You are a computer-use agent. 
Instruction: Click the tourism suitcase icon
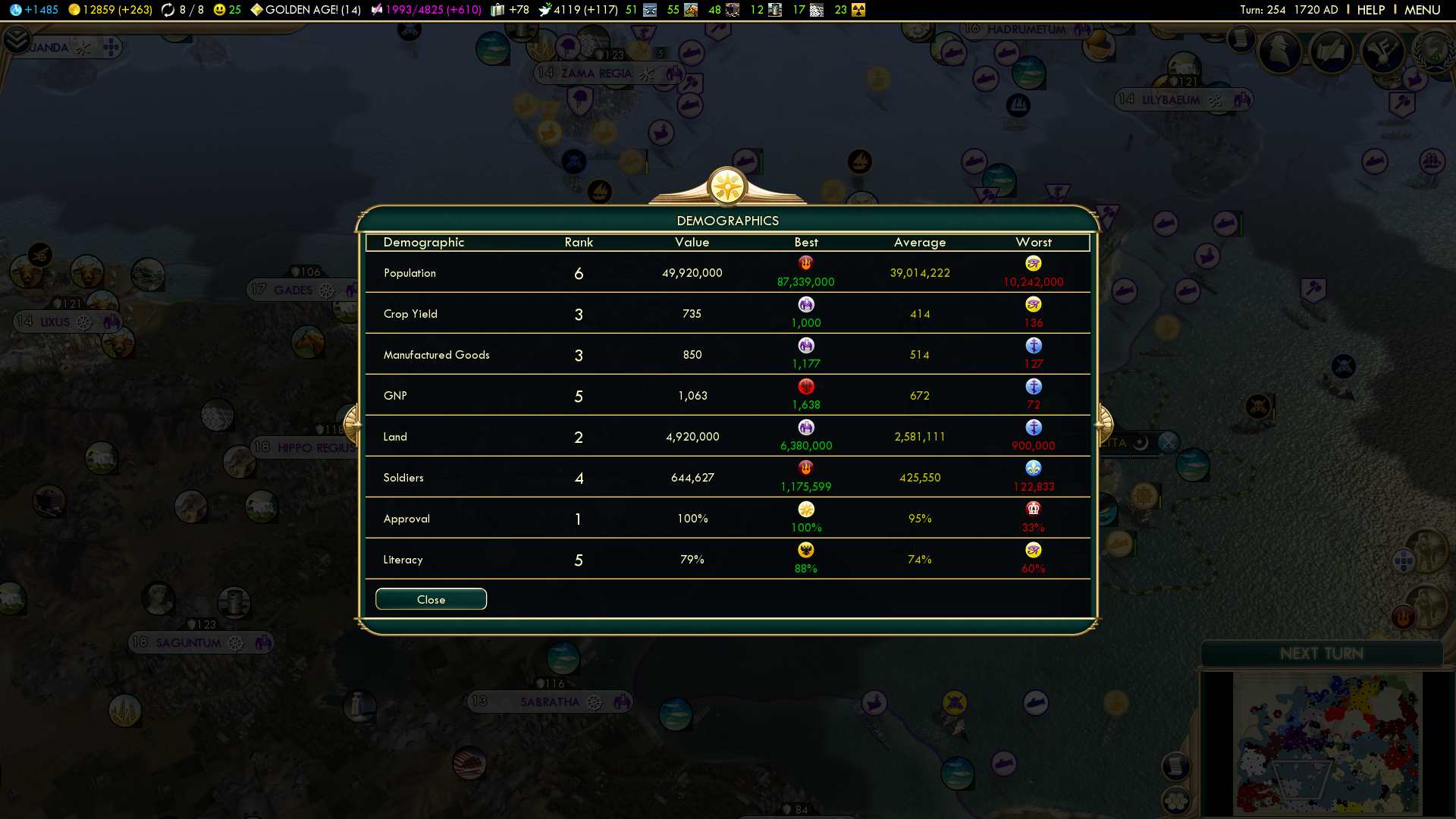(x=510, y=10)
